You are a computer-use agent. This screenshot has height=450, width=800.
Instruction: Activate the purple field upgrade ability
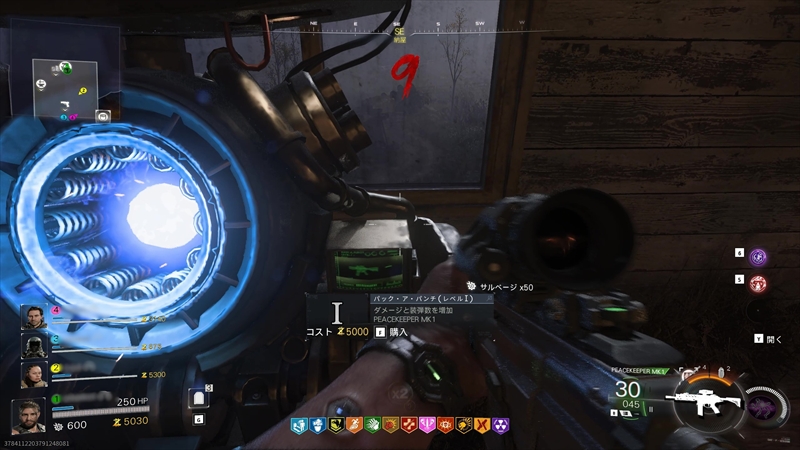coord(758,257)
